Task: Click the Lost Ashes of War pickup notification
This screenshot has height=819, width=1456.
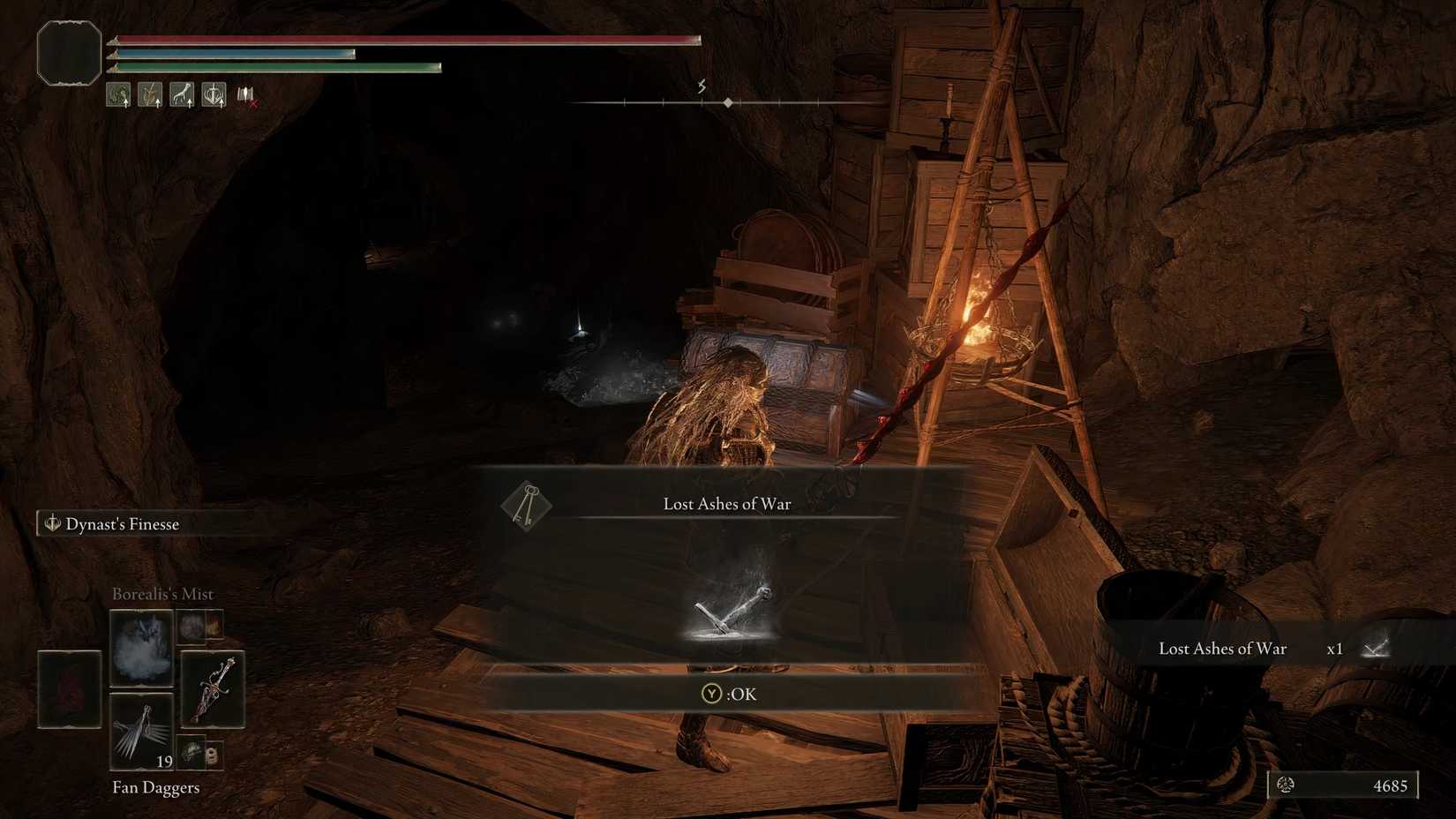Action: 1222,648
